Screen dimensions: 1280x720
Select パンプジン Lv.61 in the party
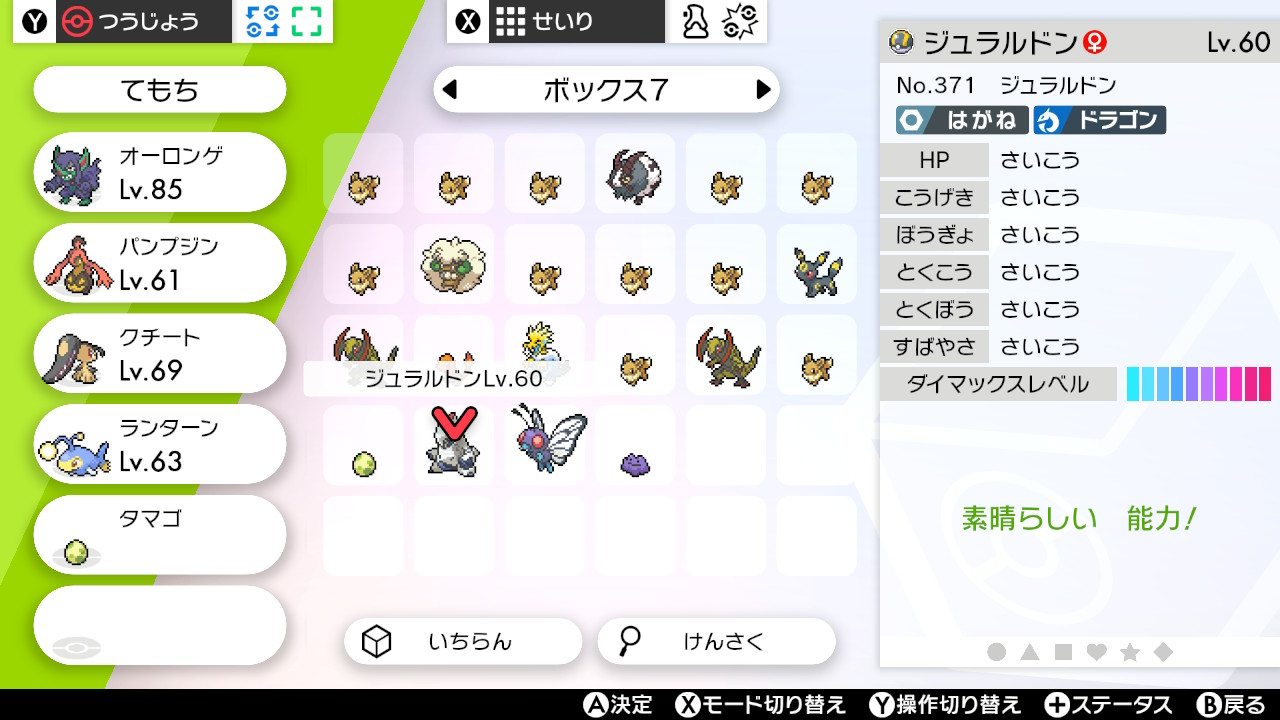pyautogui.click(x=158, y=262)
